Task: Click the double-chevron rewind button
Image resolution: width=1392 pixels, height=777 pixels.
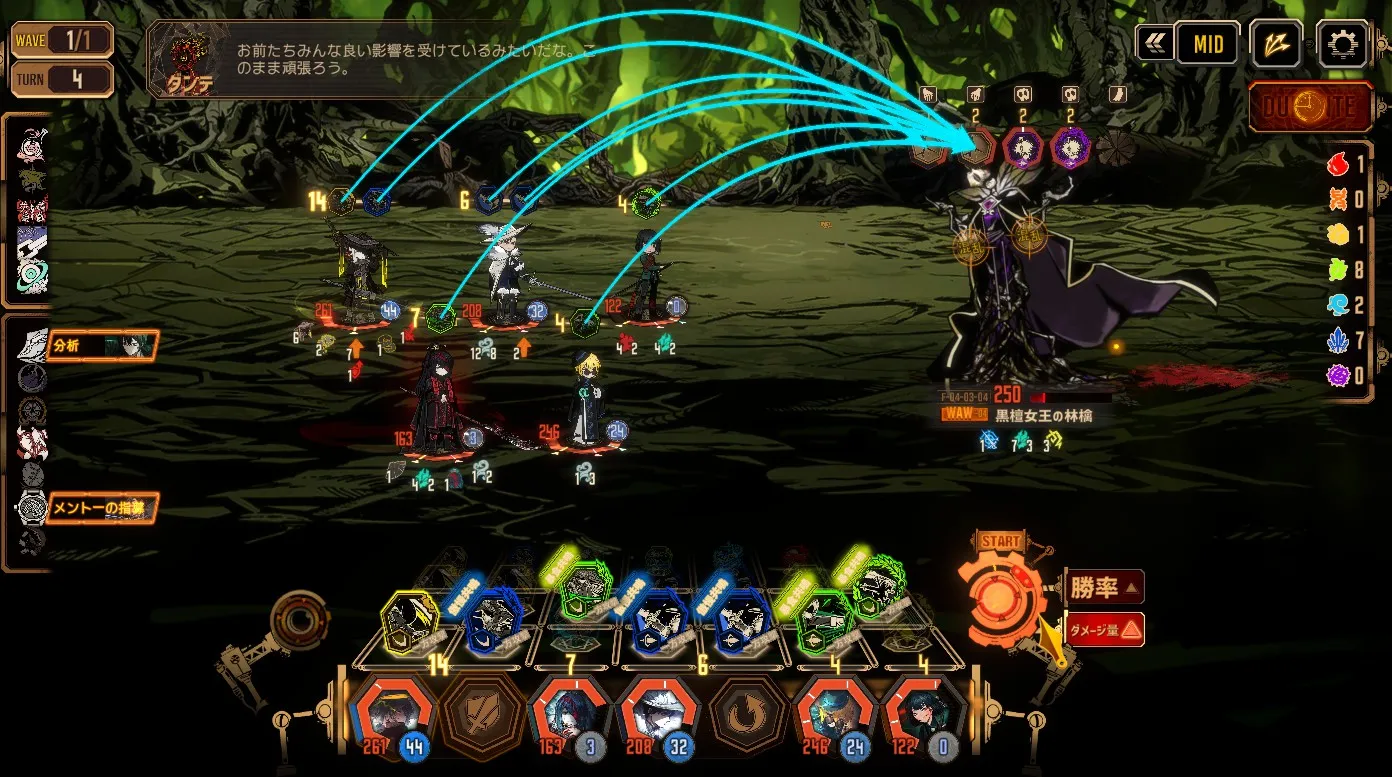Action: pyautogui.click(x=1154, y=44)
